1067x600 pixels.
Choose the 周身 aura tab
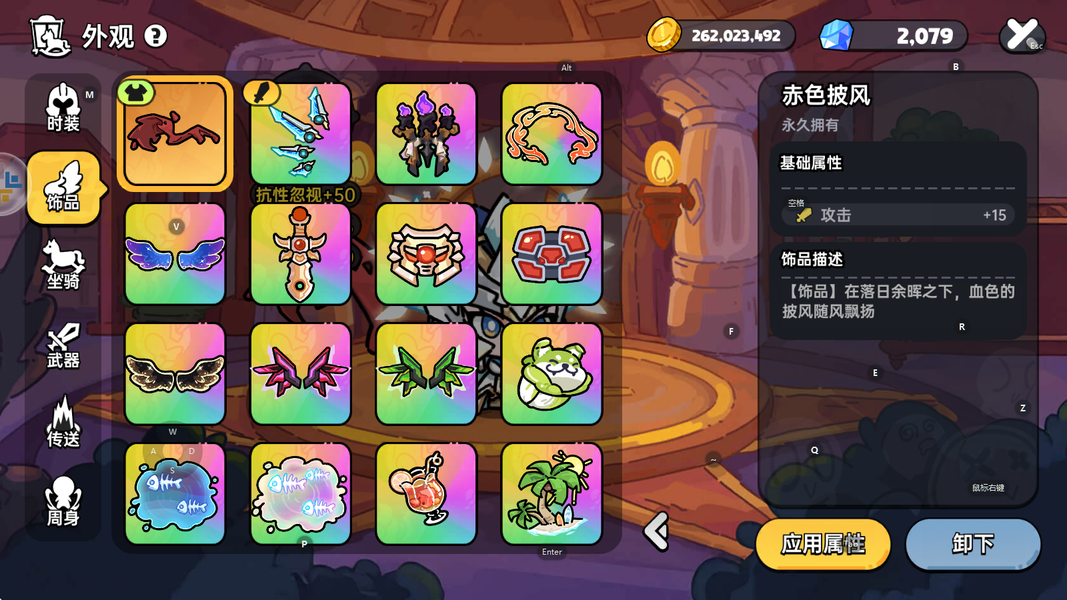(x=63, y=500)
